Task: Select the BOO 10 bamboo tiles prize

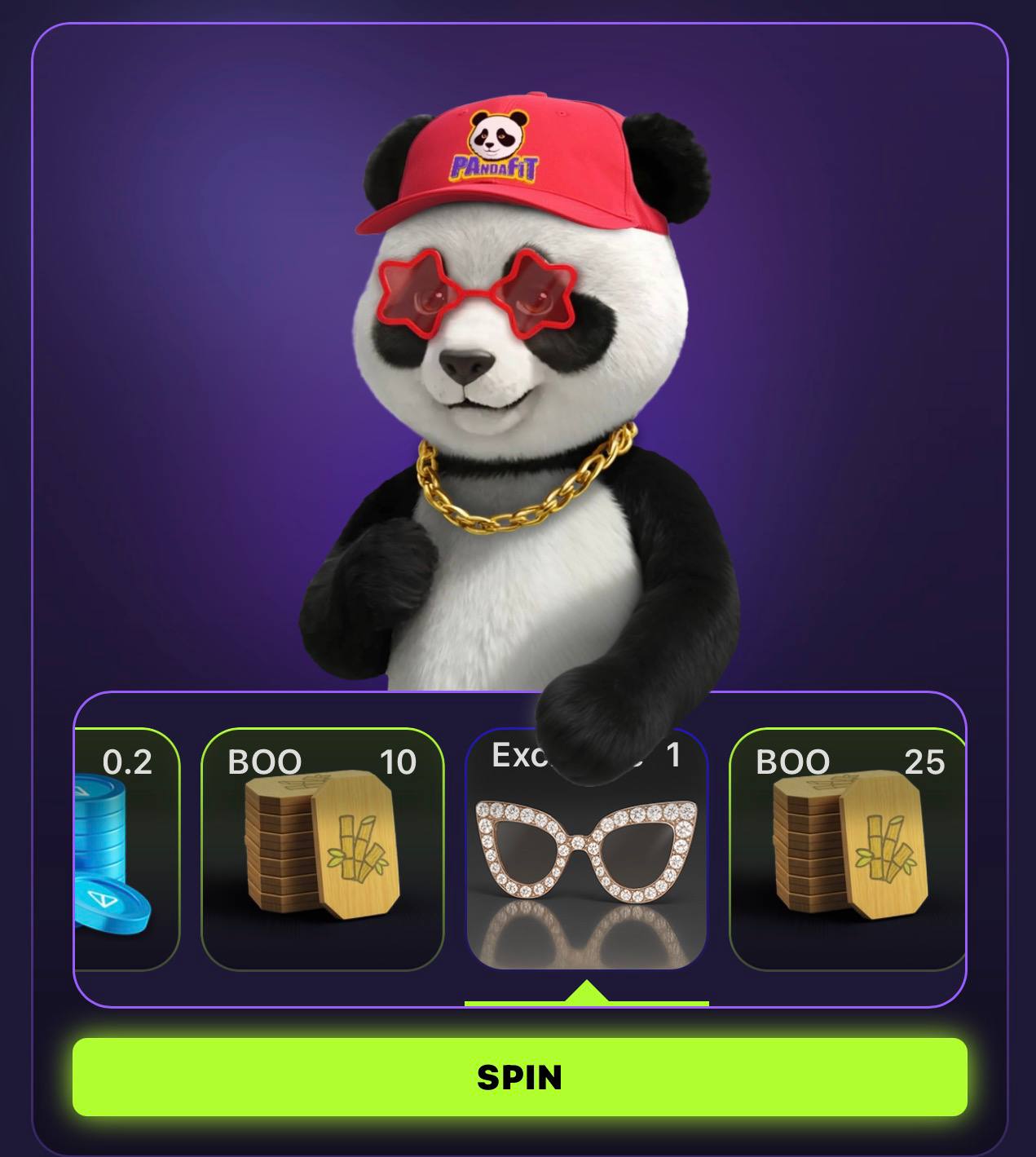Action: pyautogui.click(x=322, y=850)
